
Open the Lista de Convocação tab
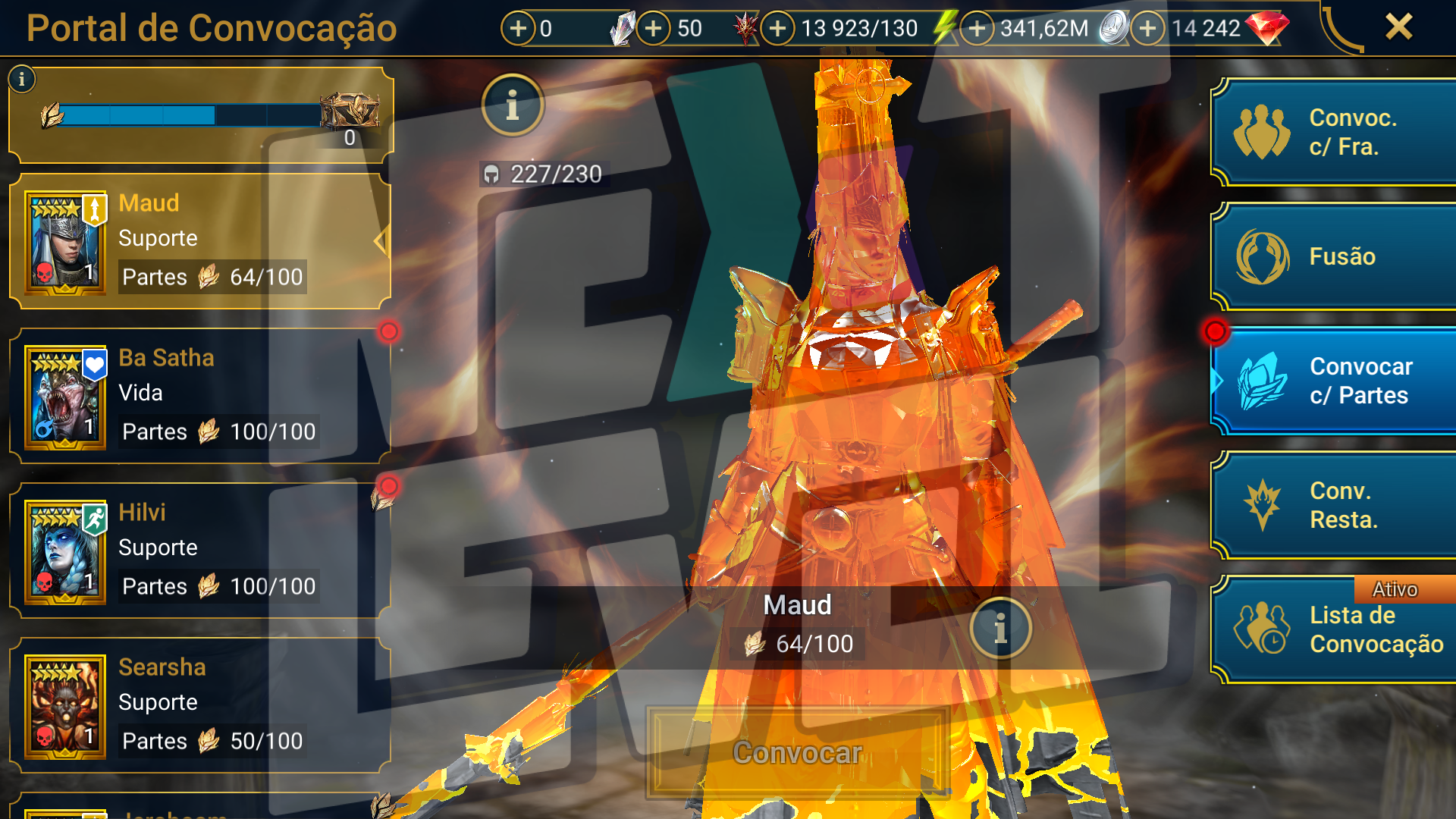1335,629
